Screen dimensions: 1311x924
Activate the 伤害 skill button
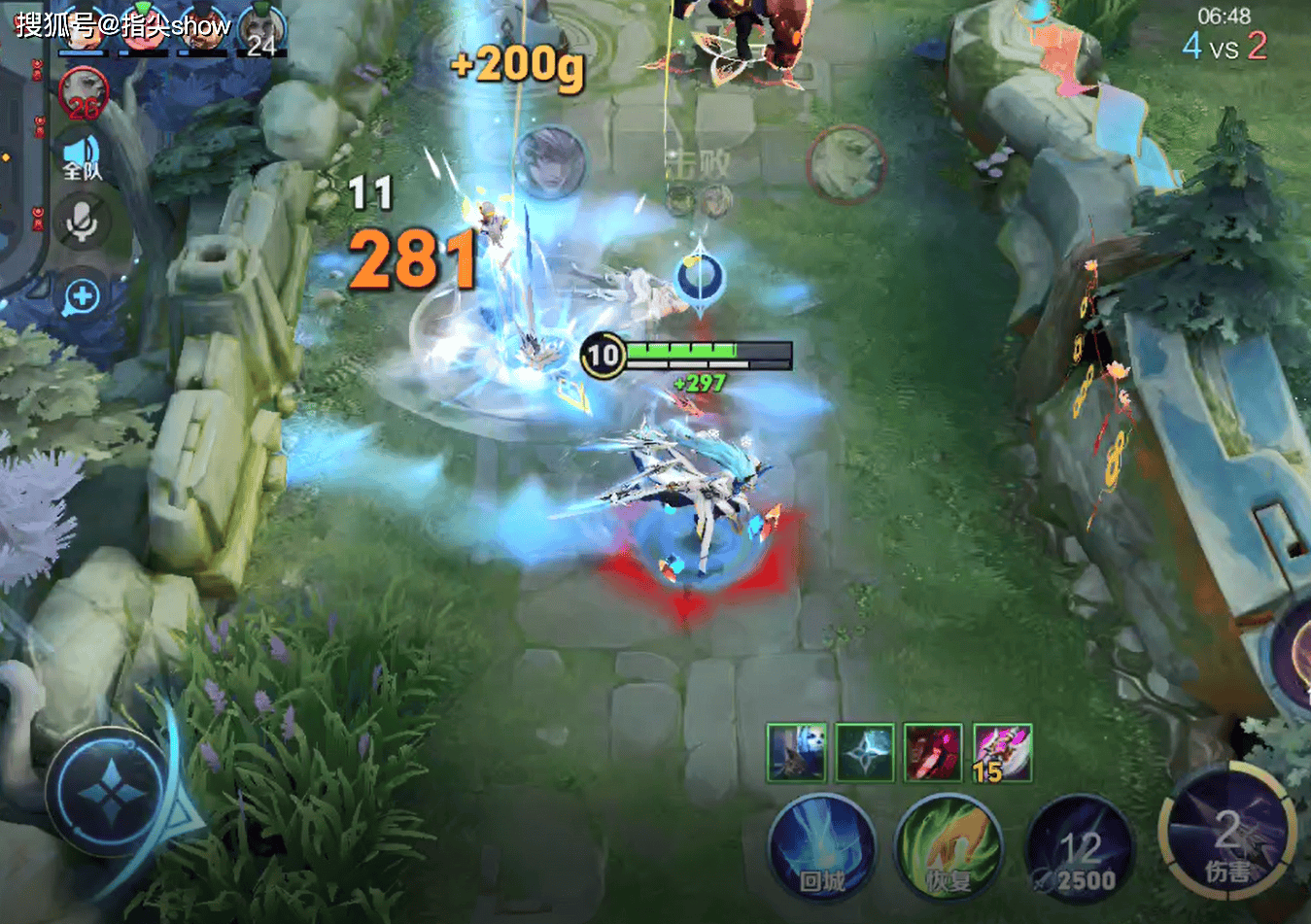(1226, 836)
